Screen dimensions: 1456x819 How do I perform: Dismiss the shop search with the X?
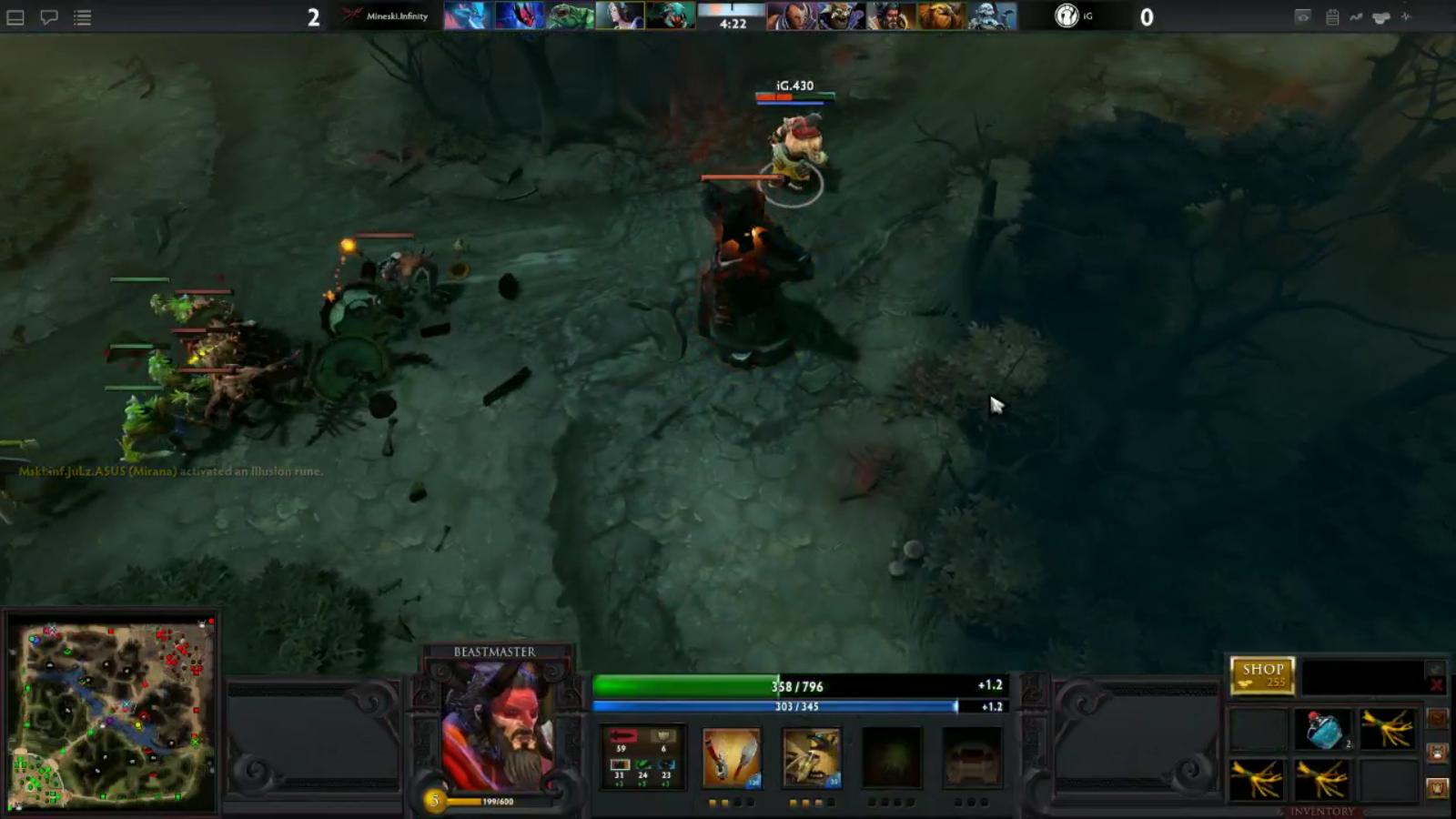1438,684
